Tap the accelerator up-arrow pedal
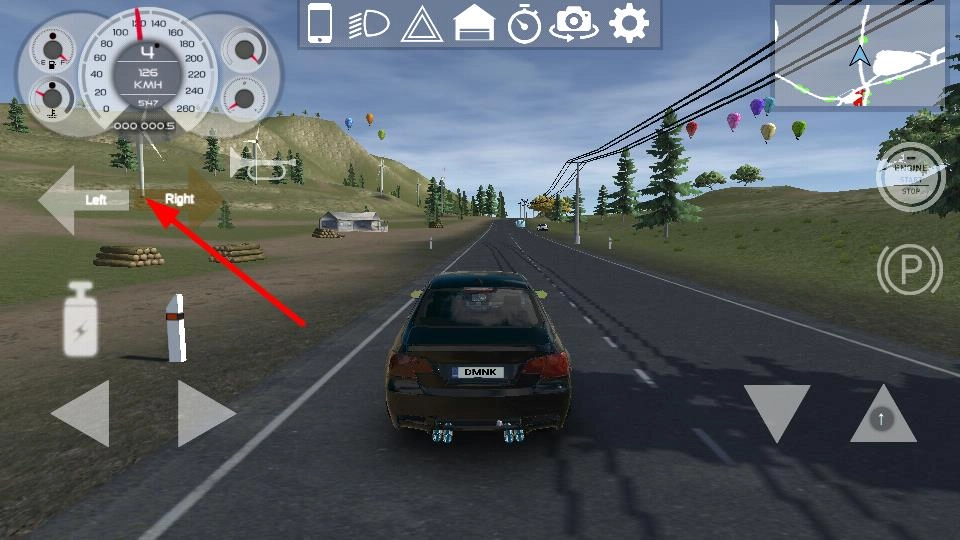 pos(882,414)
